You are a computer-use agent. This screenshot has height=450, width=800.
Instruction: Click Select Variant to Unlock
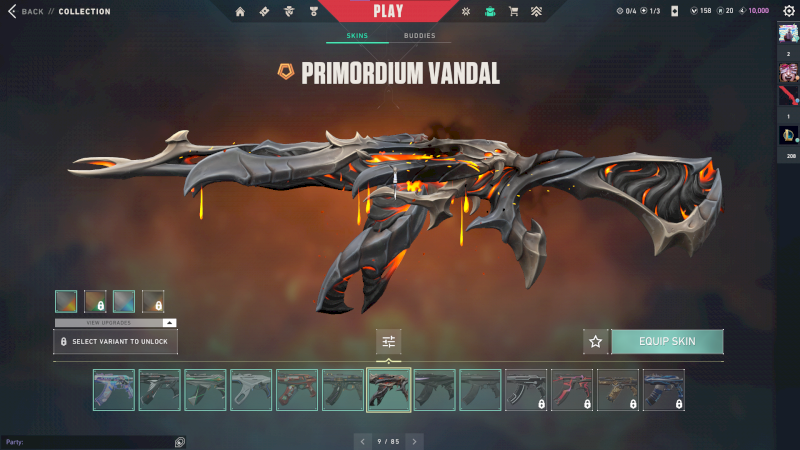(115, 342)
